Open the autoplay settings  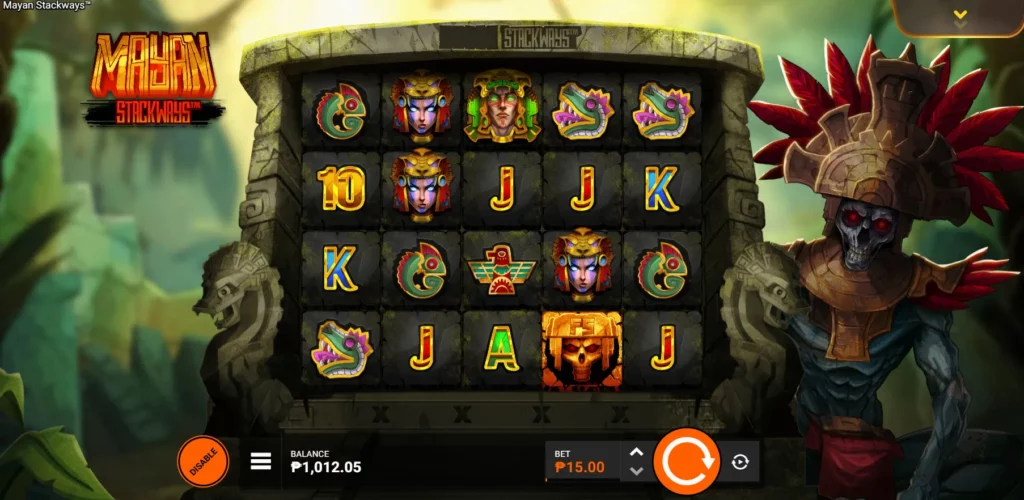pos(740,461)
